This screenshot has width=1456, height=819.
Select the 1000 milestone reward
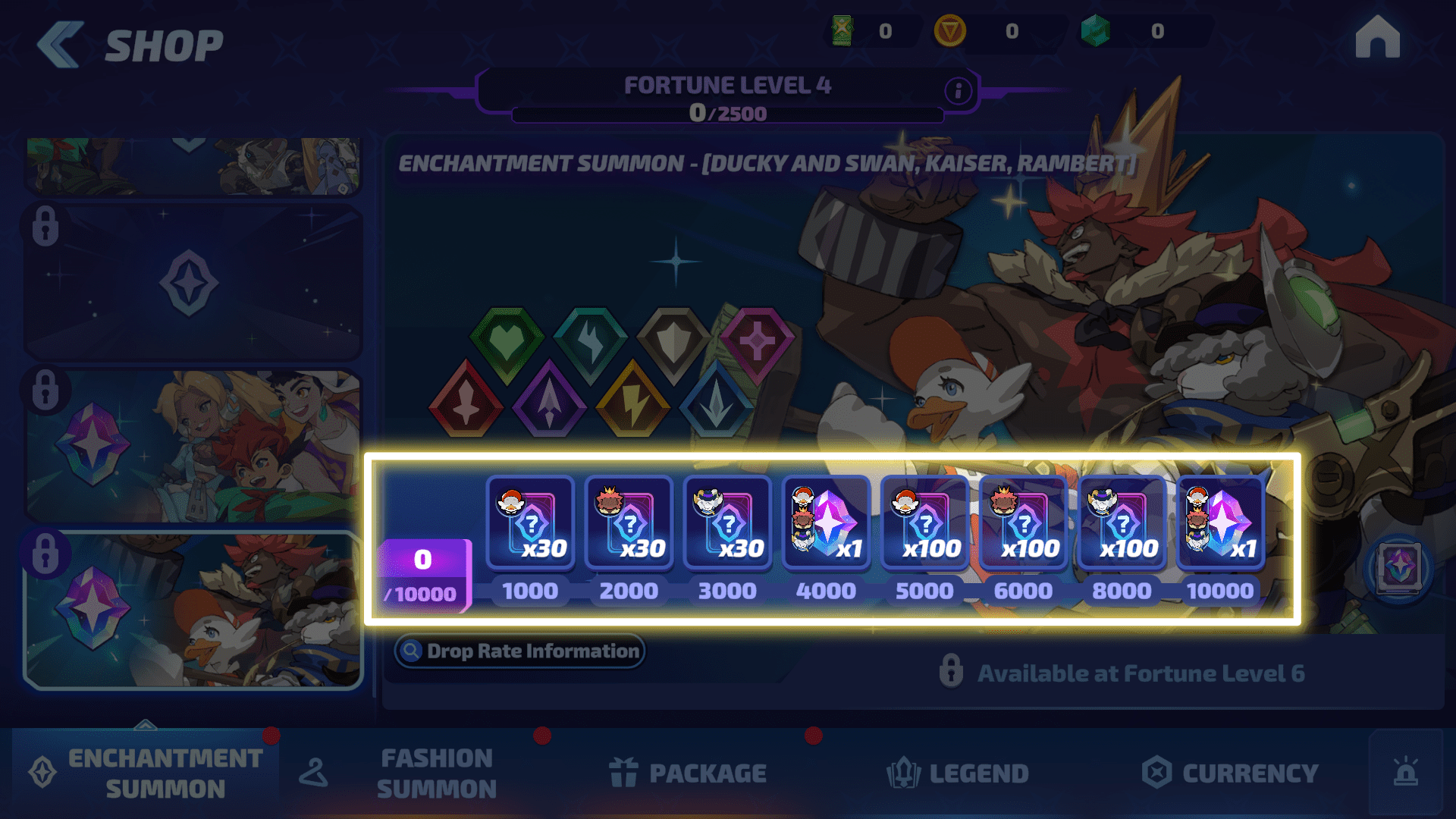(530, 524)
